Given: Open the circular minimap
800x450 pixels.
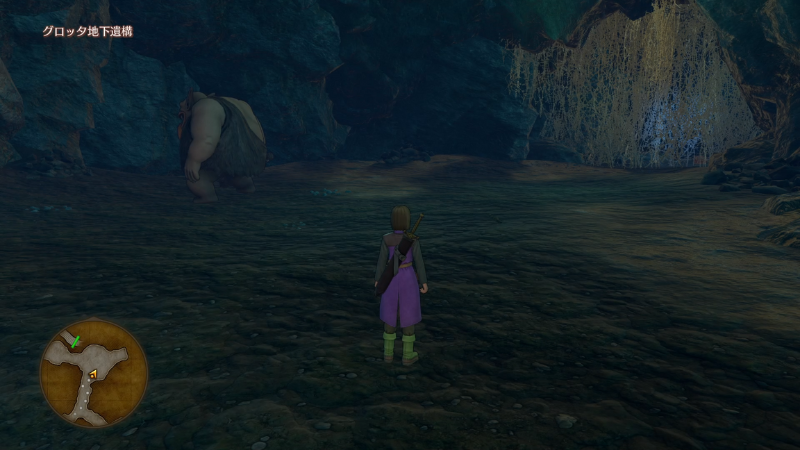Looking at the screenshot, I should click(93, 374).
